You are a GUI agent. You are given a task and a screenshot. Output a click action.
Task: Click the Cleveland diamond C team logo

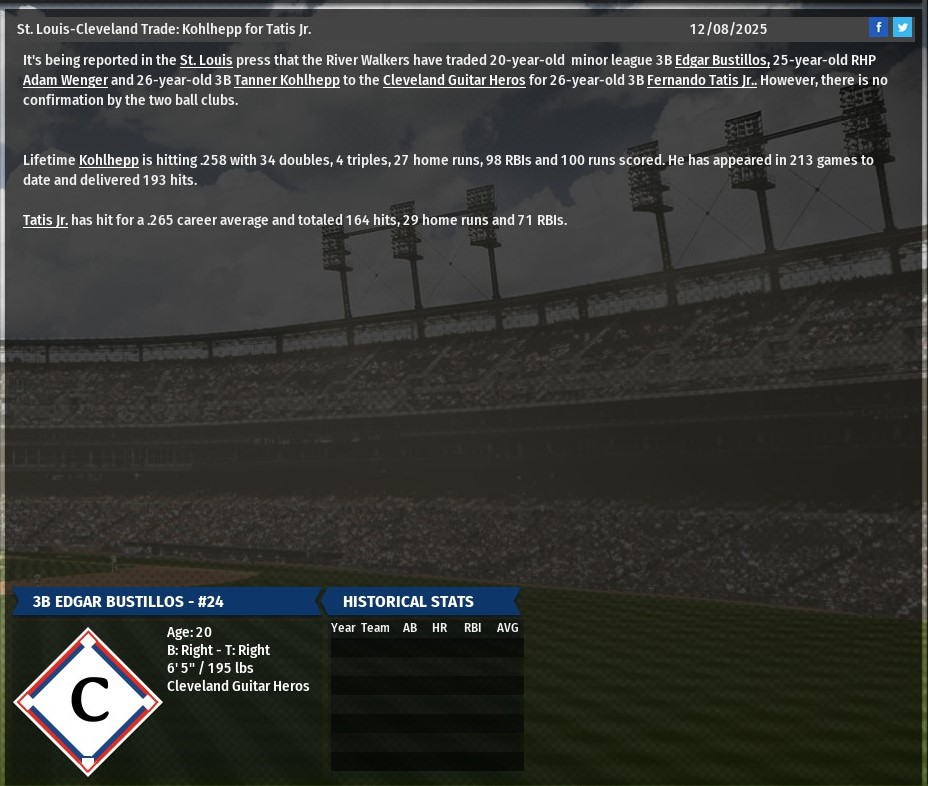(88, 701)
